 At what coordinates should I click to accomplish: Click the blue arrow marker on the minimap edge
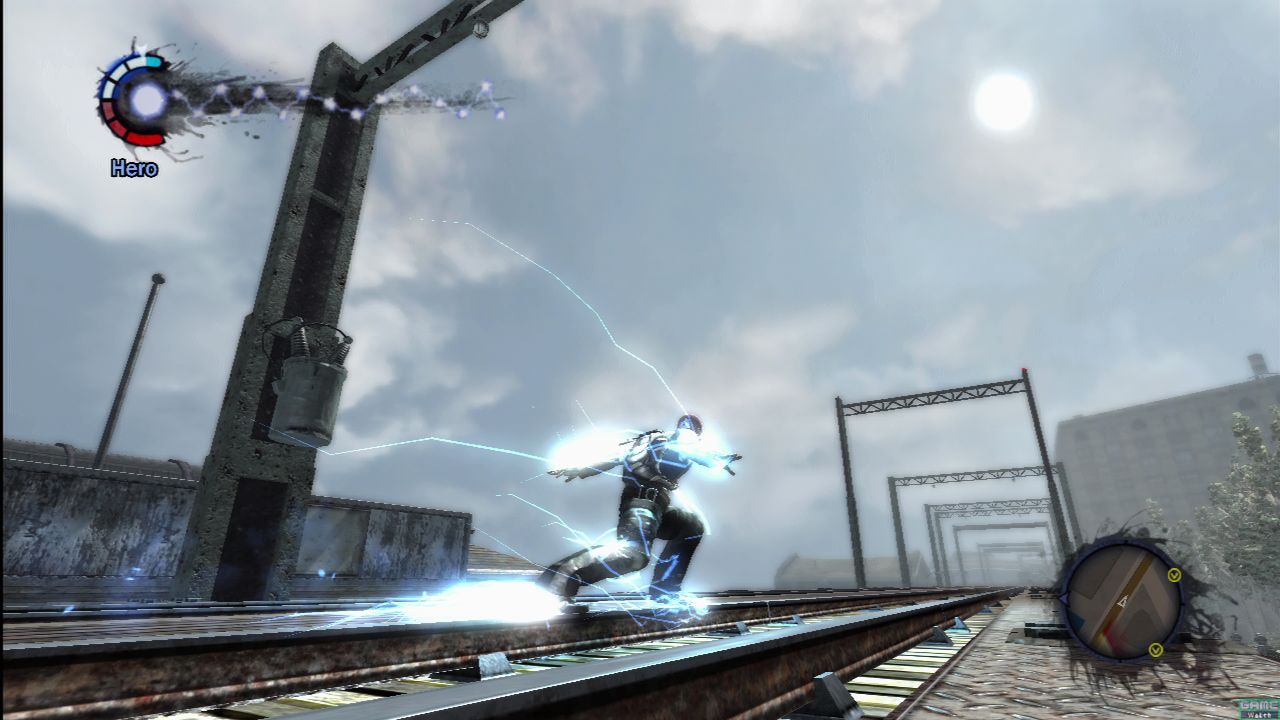pos(1064,598)
